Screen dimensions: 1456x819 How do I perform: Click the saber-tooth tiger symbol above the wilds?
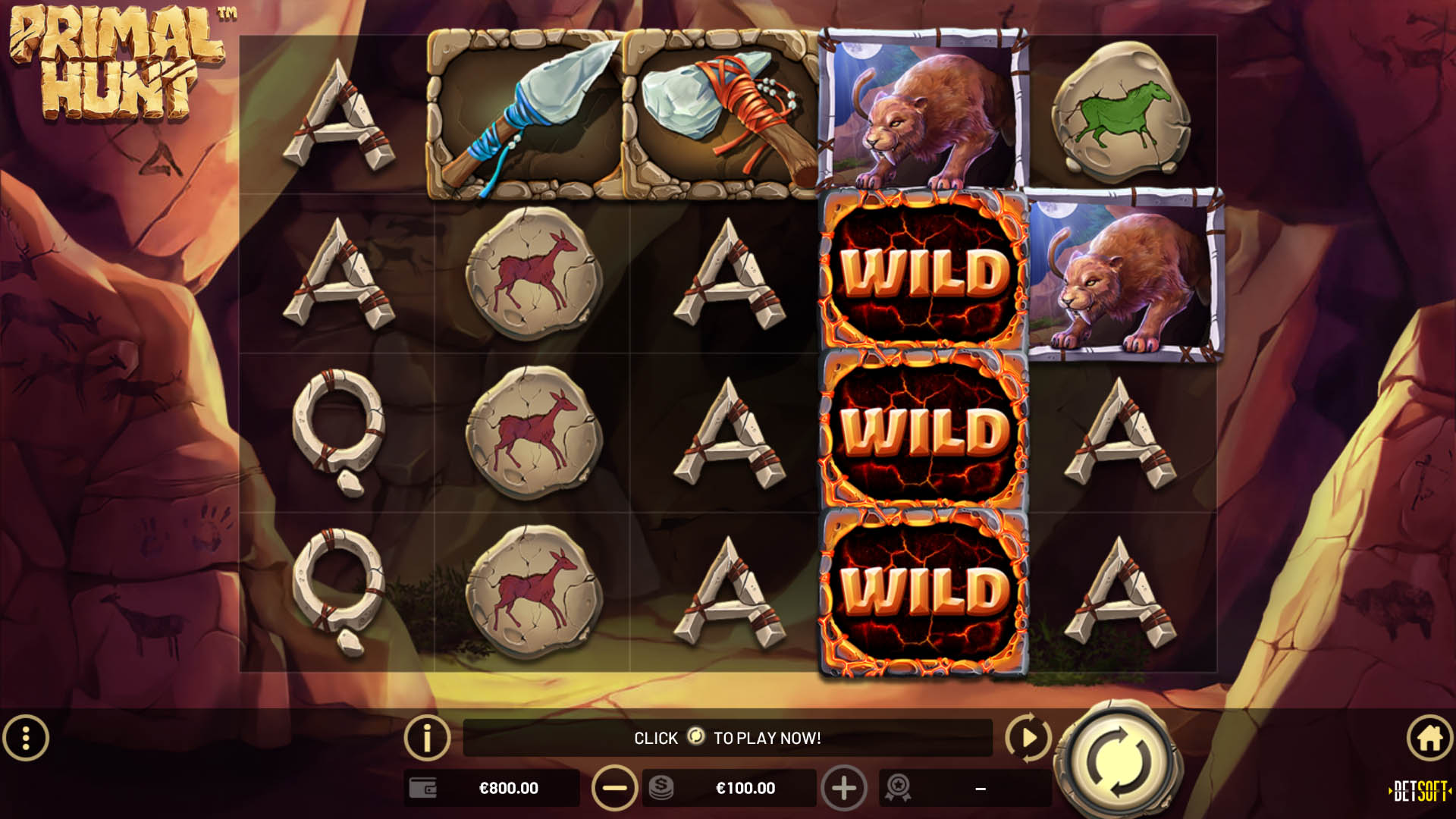(x=921, y=114)
